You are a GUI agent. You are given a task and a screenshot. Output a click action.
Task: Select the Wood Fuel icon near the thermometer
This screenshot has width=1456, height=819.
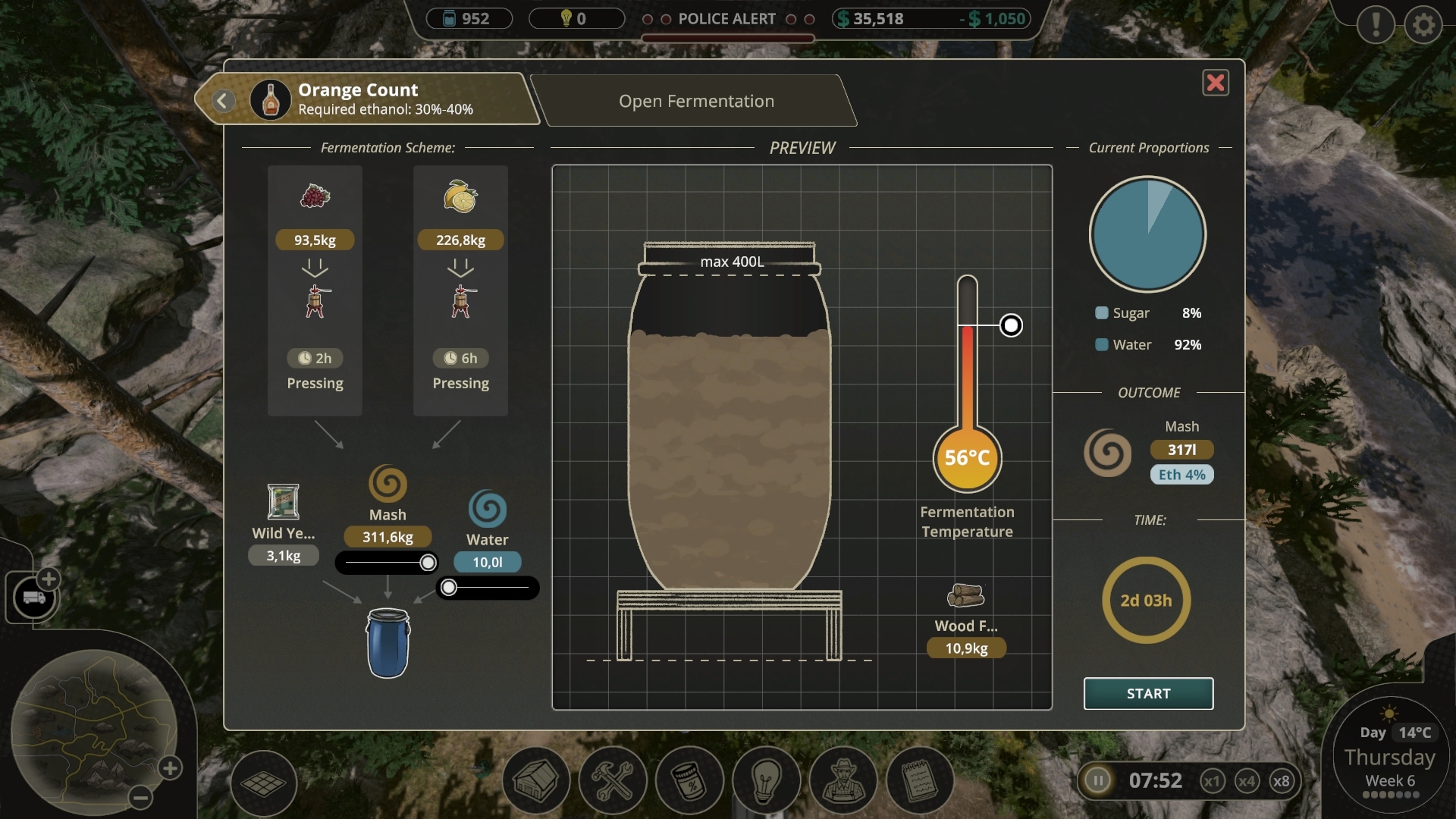965,595
